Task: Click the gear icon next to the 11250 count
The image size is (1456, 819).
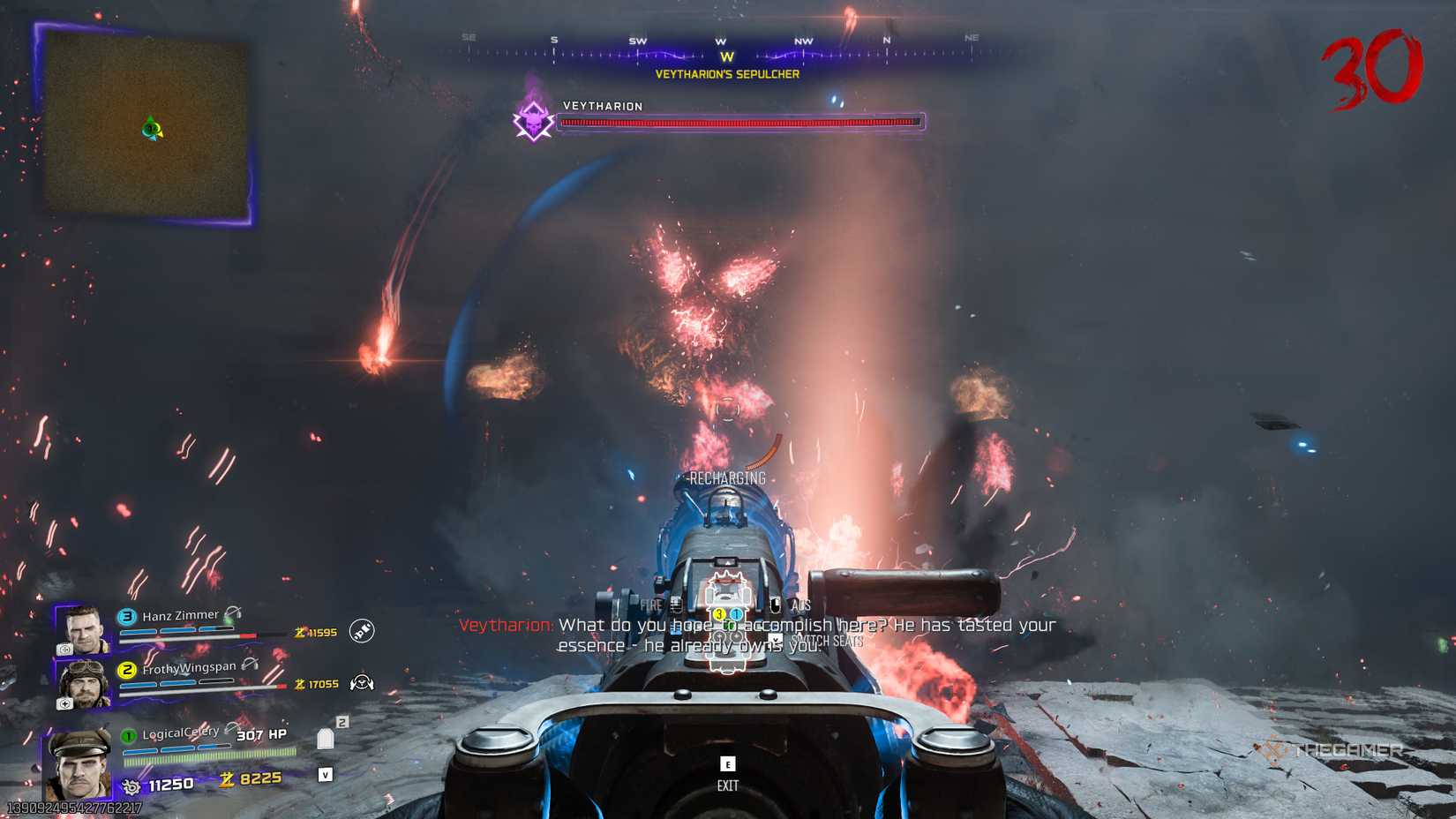Action: (131, 786)
